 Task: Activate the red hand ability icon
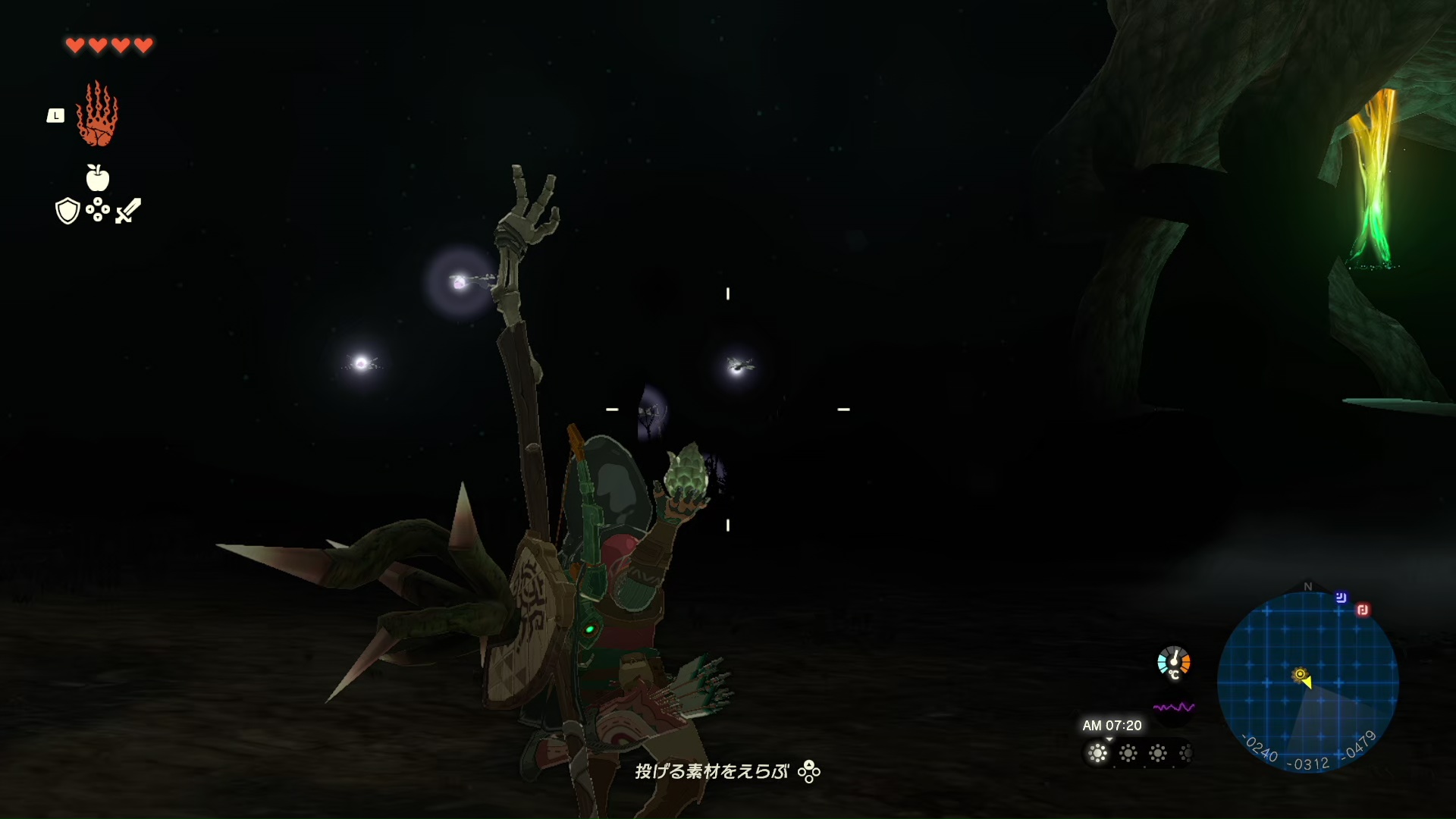(97, 115)
